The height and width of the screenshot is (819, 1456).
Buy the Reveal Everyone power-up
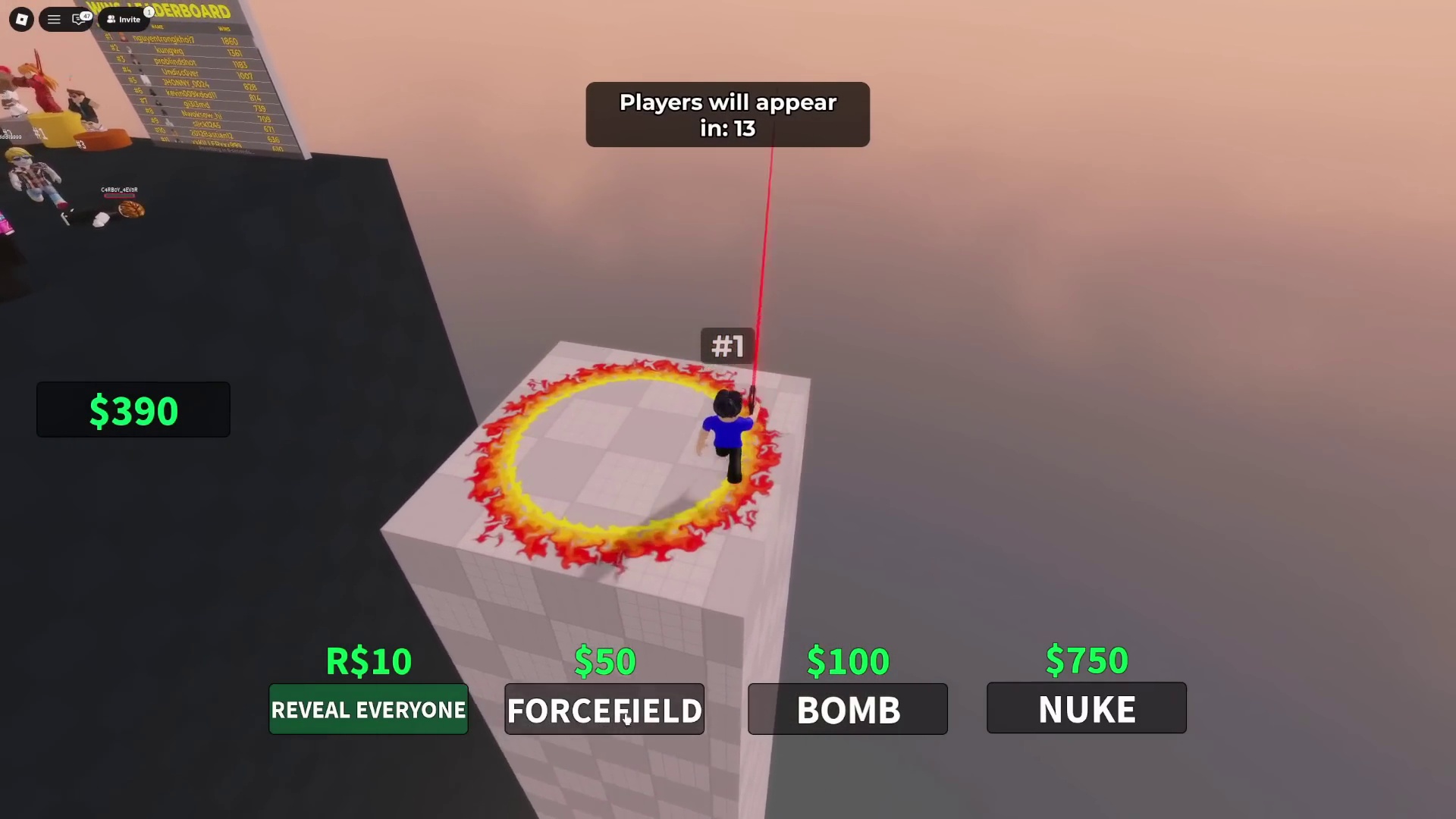[x=369, y=709]
